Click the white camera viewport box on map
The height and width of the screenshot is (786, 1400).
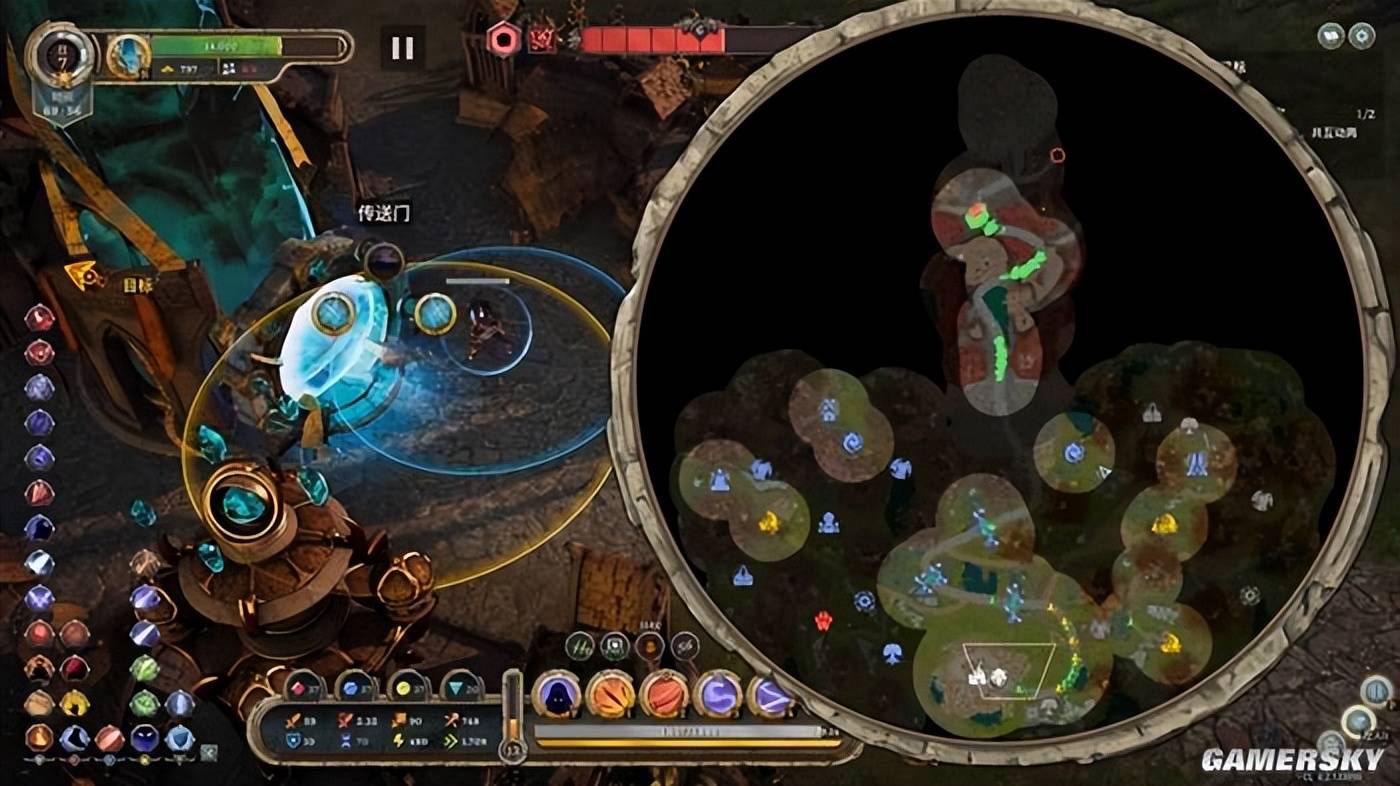pos(1008,670)
